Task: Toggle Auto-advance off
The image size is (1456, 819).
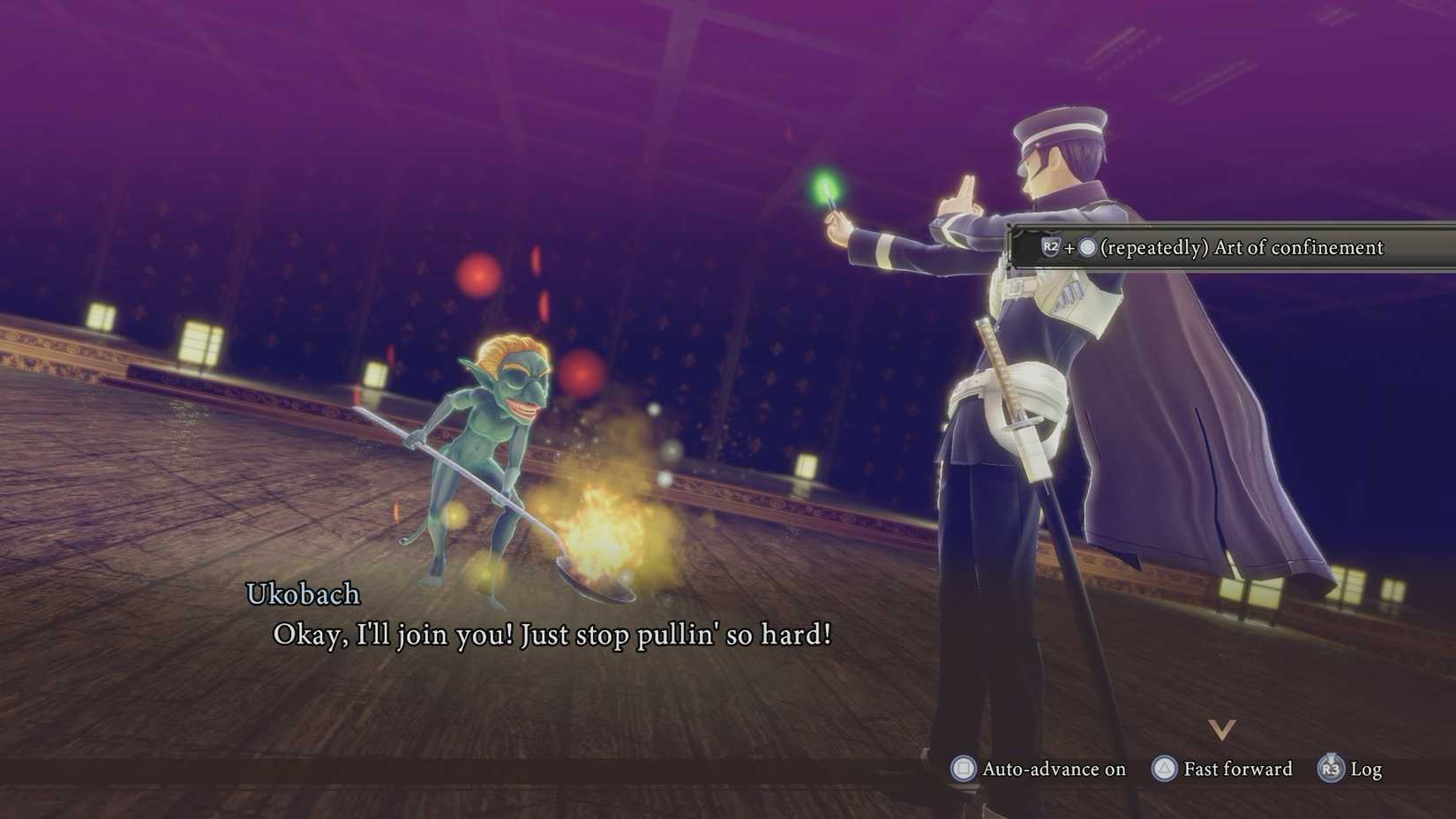Action: coord(1041,770)
